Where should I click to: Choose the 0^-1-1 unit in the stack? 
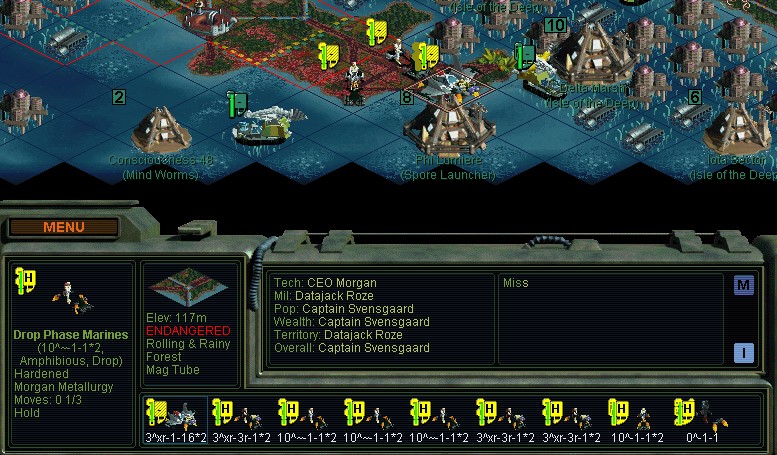(x=702, y=419)
